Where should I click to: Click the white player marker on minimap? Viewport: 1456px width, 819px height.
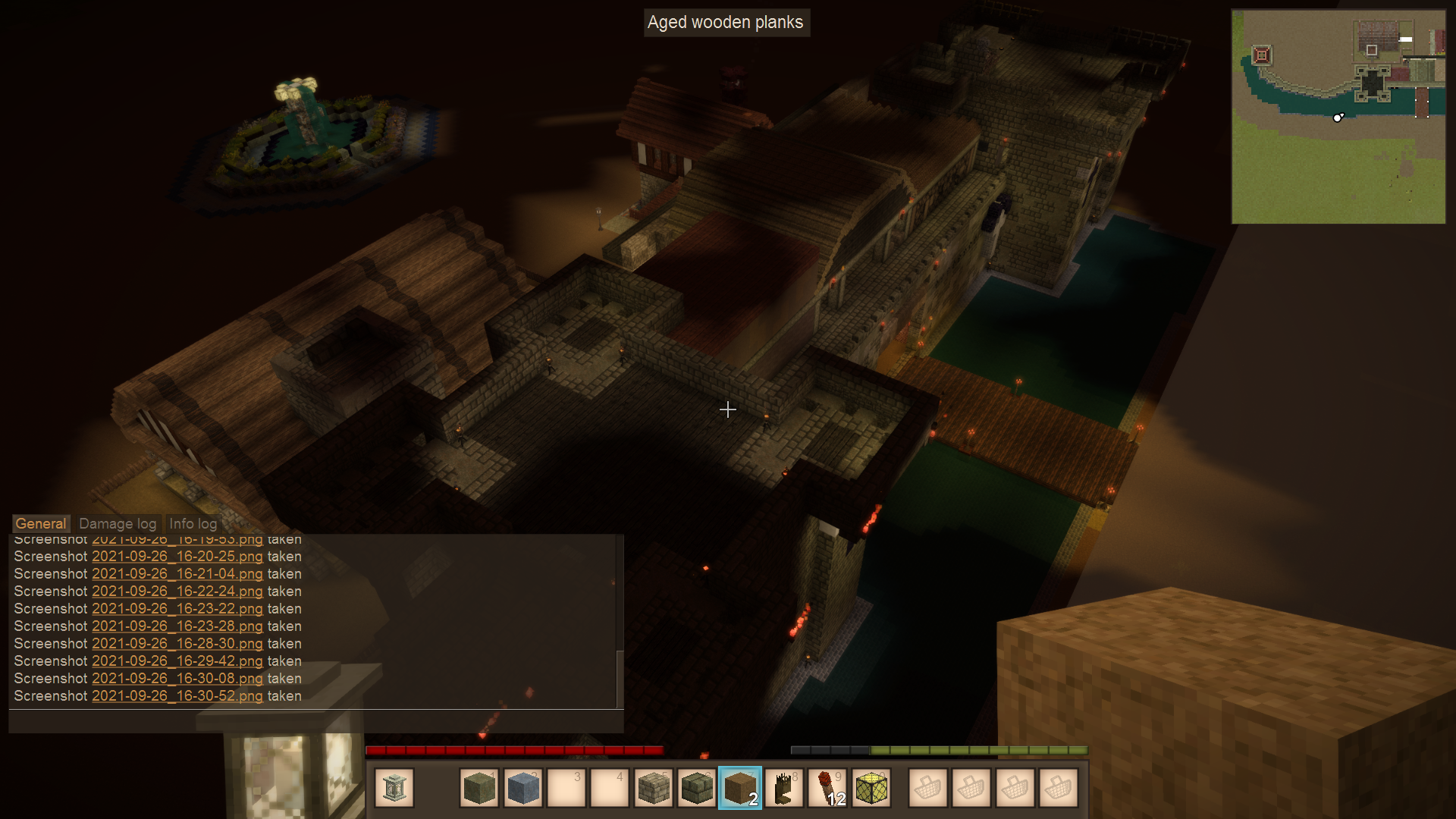tap(1338, 118)
